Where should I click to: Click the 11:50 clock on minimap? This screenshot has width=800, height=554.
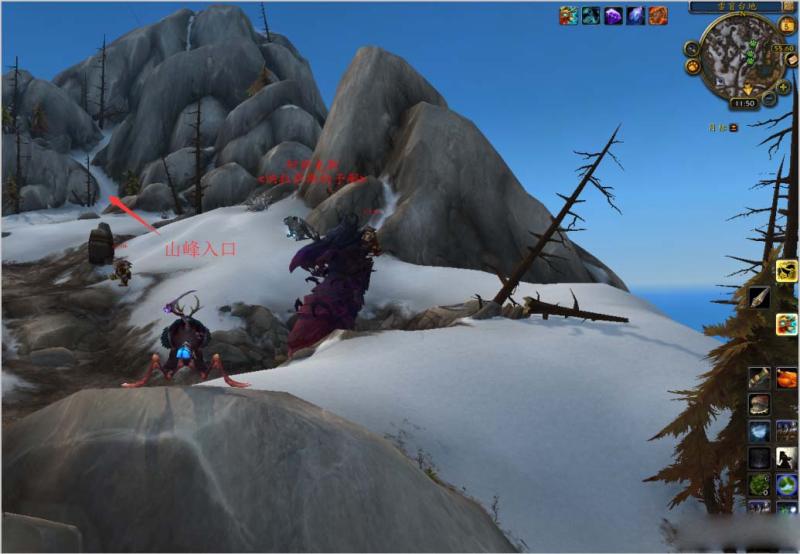pos(743,102)
